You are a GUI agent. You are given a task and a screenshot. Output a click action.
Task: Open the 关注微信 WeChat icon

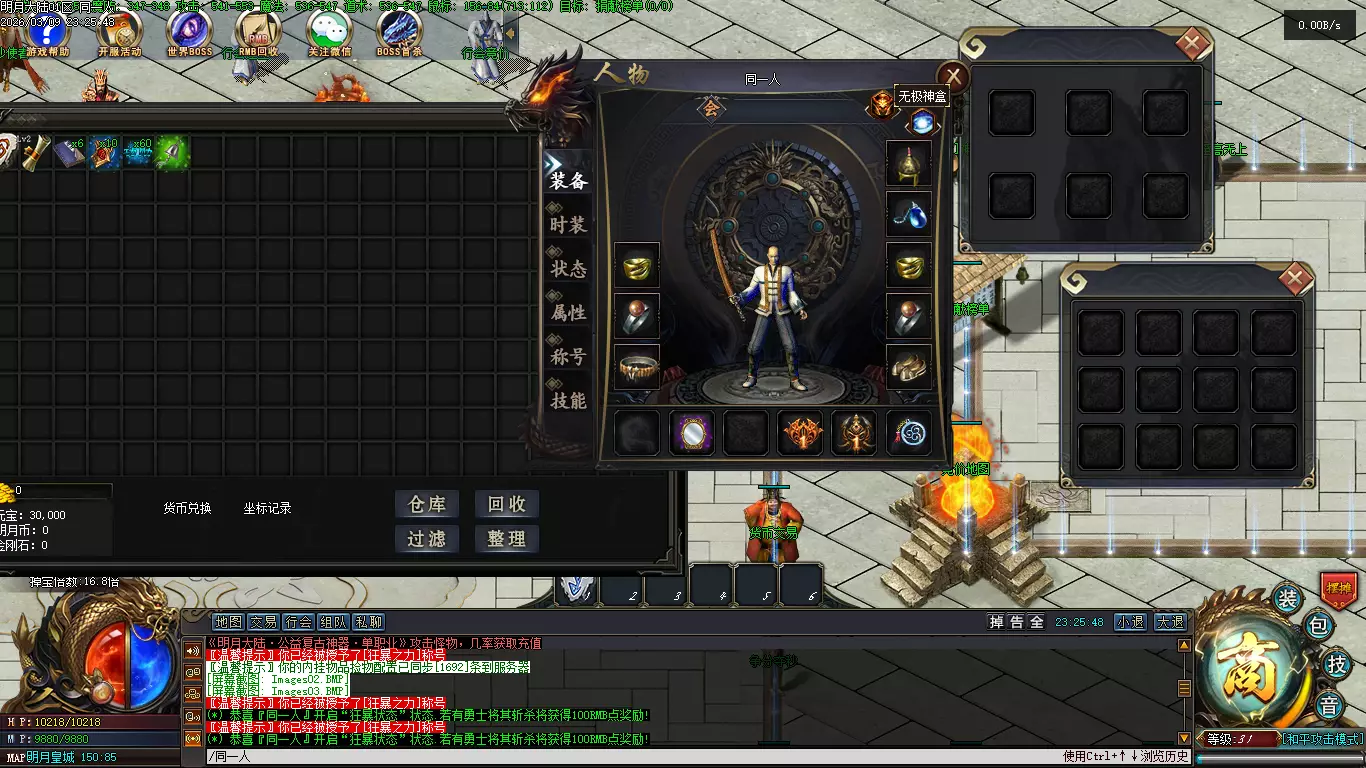pyautogui.click(x=329, y=32)
